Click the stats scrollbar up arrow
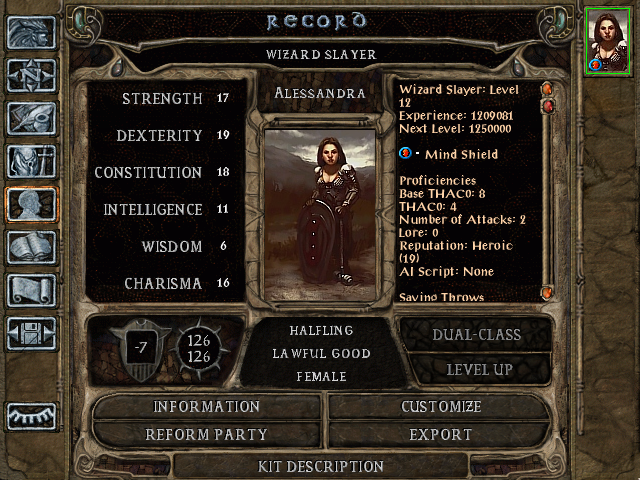This screenshot has height=480, width=640. pos(547,88)
